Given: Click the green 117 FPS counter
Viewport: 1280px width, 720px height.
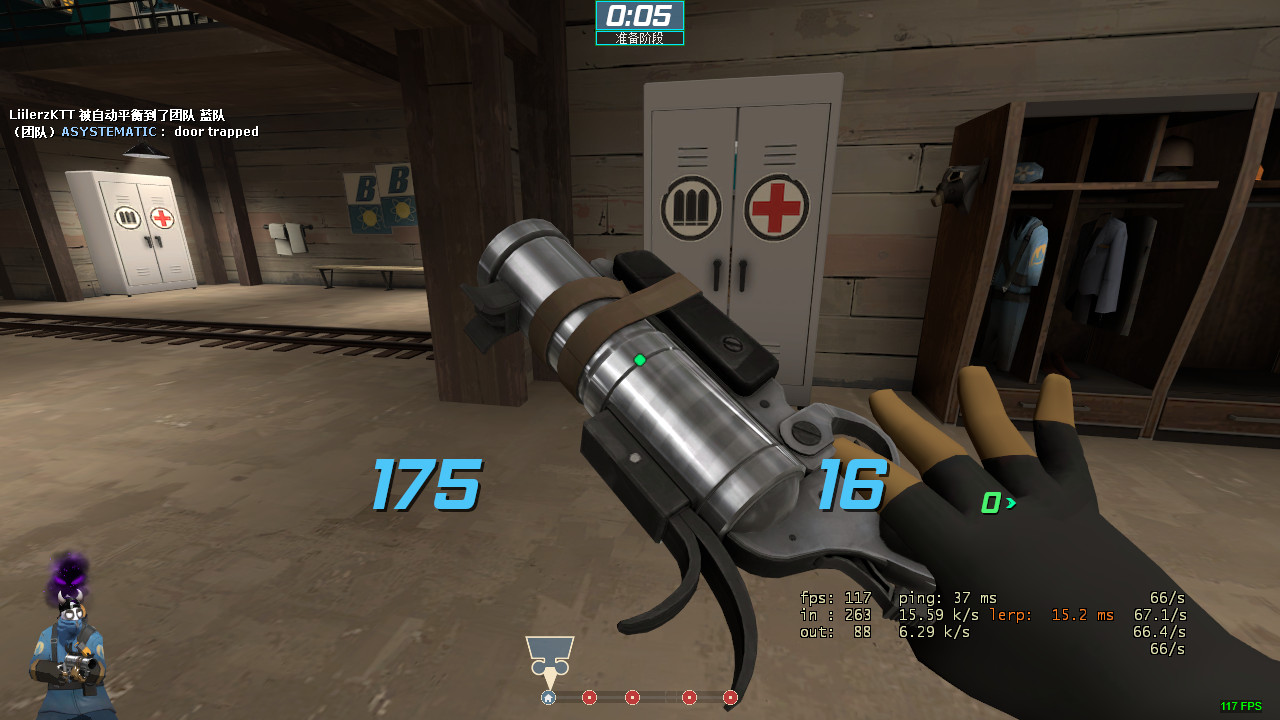Looking at the screenshot, I should pyautogui.click(x=1243, y=707).
